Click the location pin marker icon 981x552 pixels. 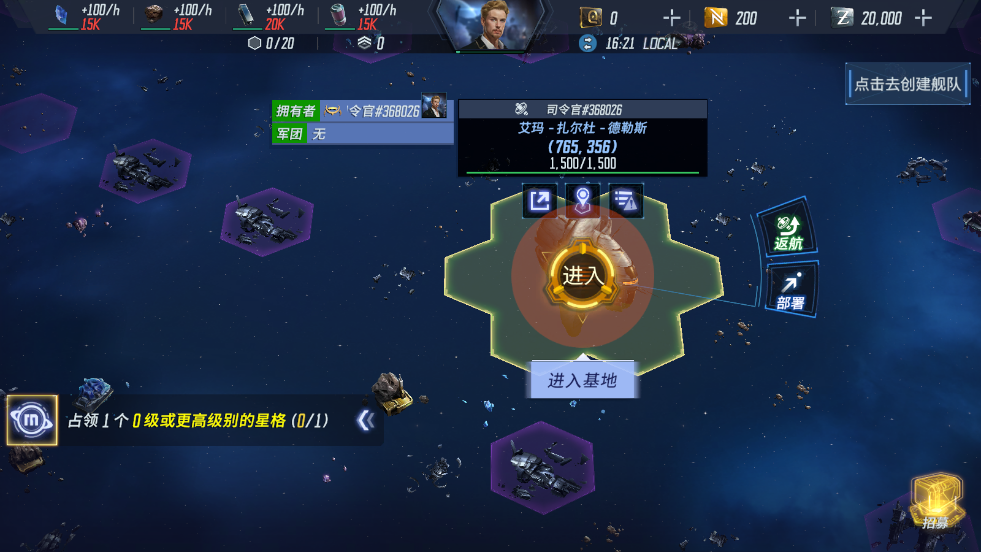click(582, 200)
